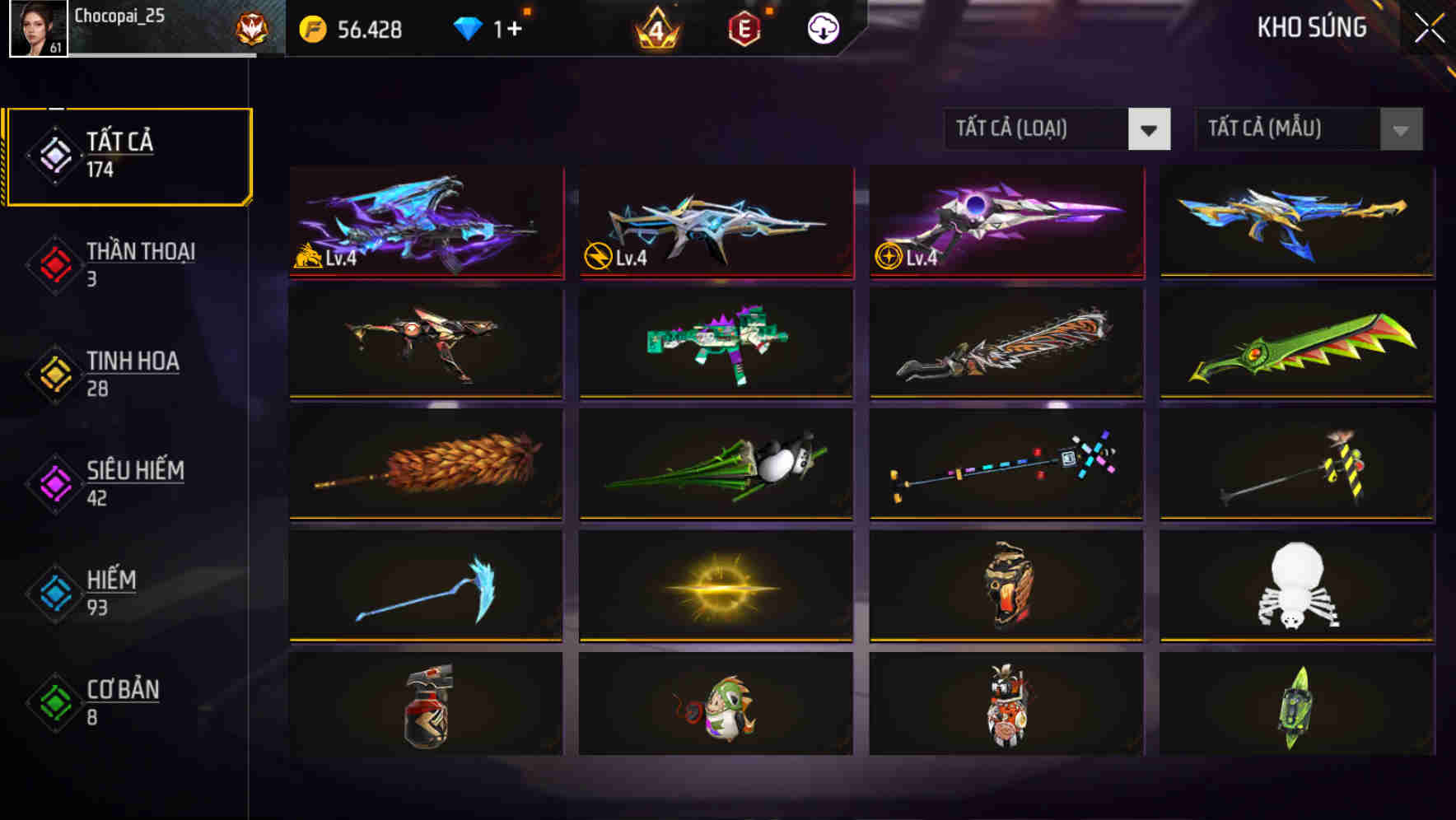This screenshot has height=820, width=1456.
Task: Open the cloud download icon in top bar
Action: pyautogui.click(x=823, y=27)
